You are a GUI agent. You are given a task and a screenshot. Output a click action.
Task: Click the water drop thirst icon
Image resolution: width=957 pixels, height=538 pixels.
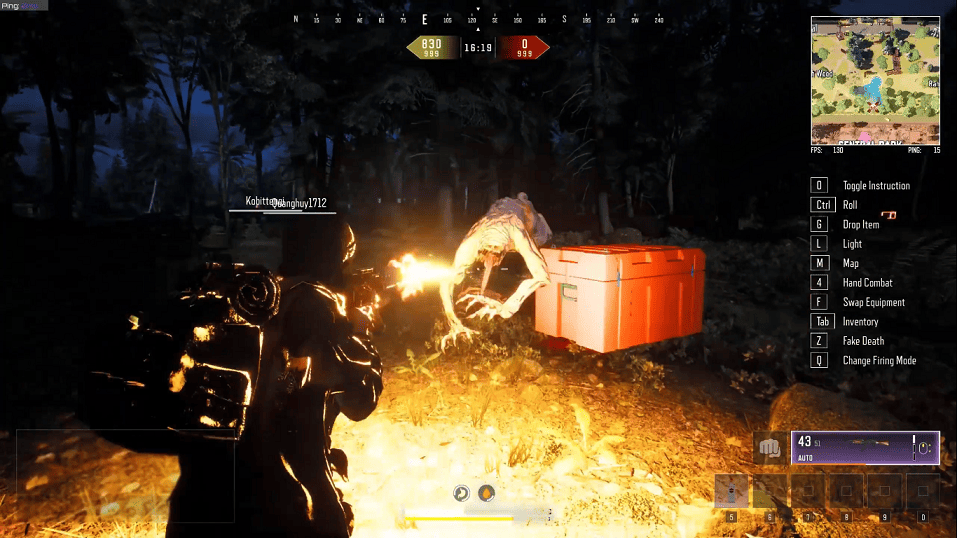click(x=487, y=493)
